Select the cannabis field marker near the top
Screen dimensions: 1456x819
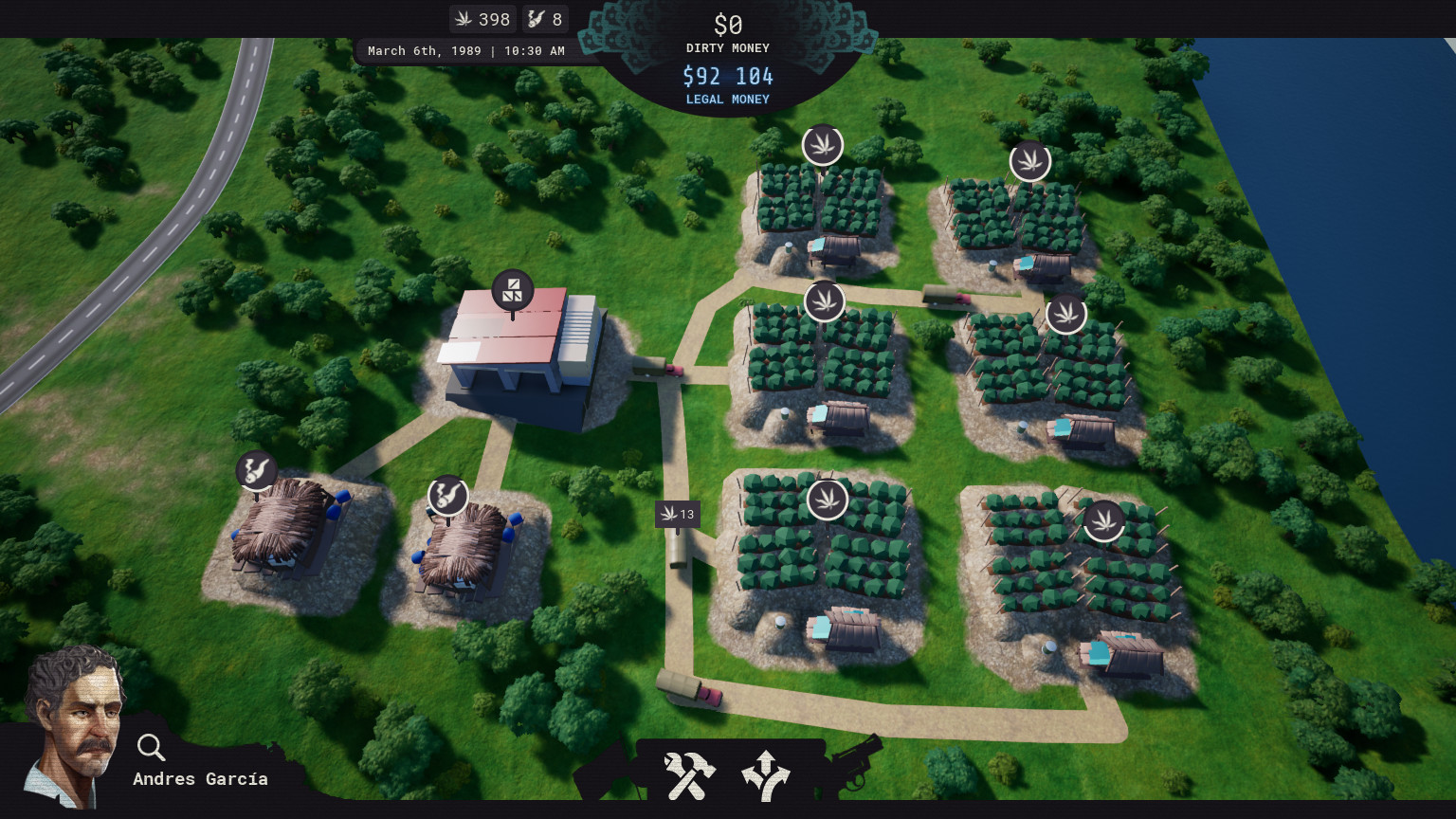click(823, 145)
